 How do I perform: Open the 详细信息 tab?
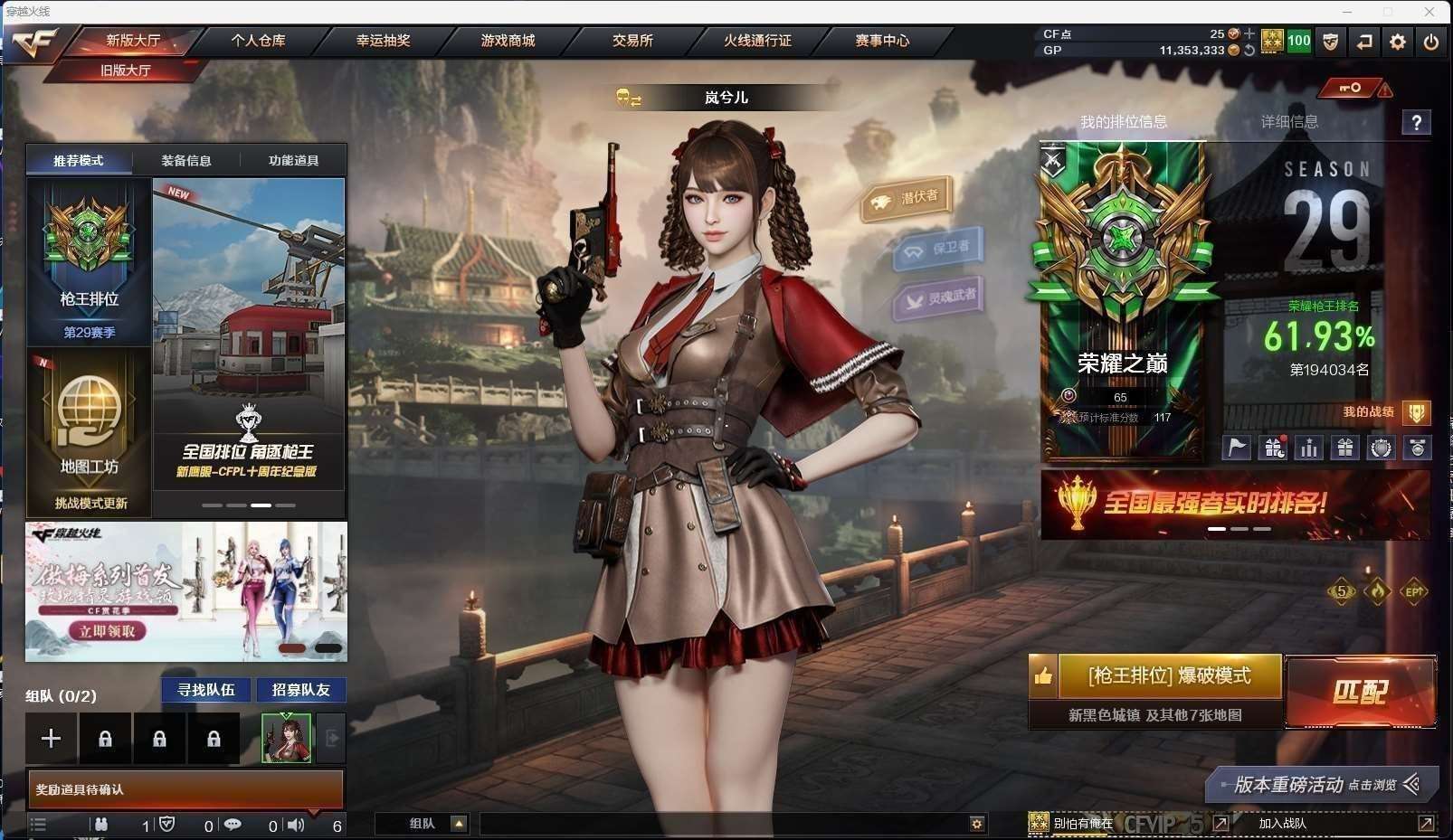(1289, 122)
